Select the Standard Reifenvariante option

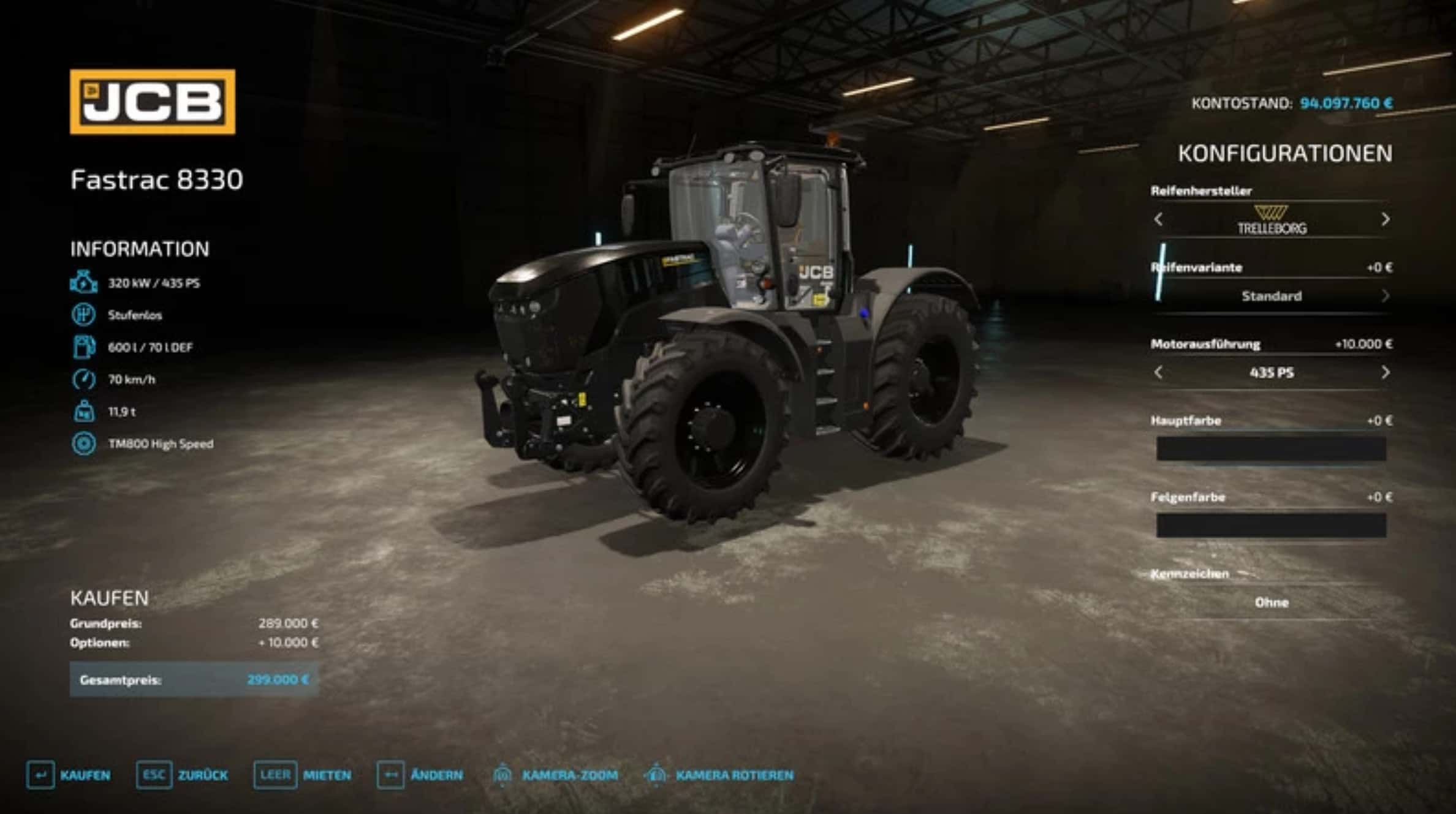pyautogui.click(x=1272, y=296)
